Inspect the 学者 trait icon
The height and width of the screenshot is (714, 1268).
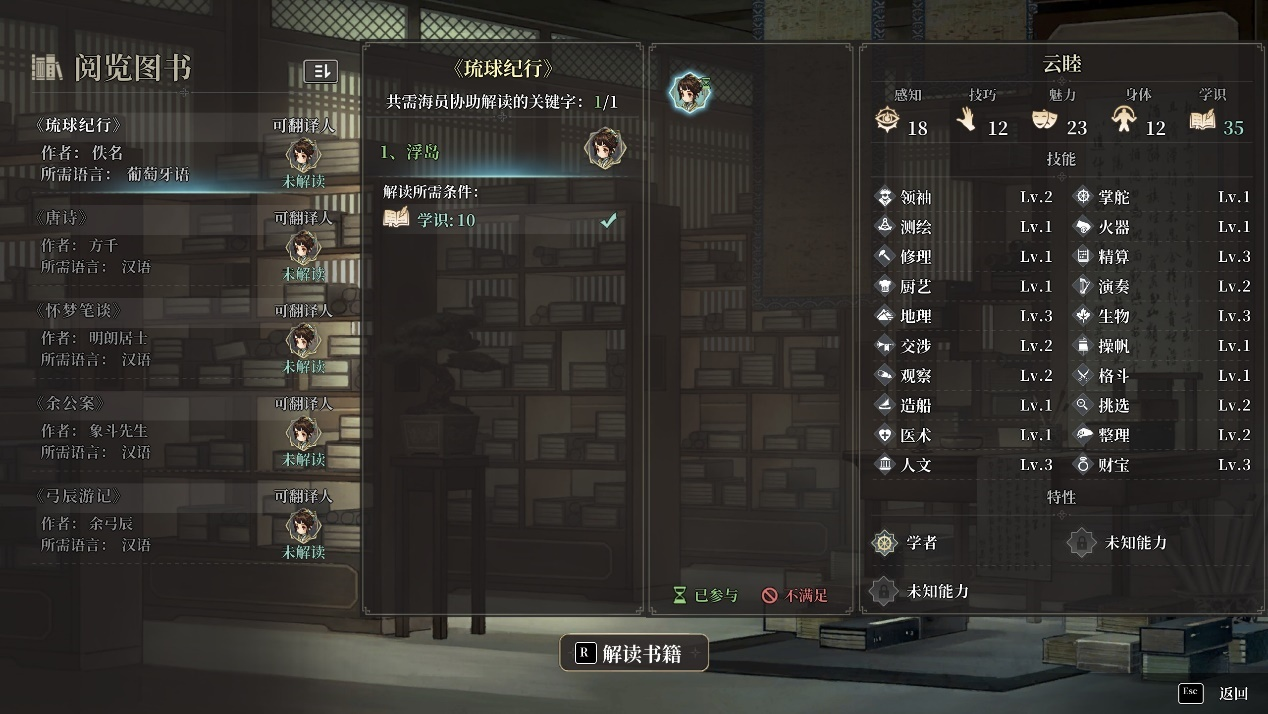tap(885, 543)
